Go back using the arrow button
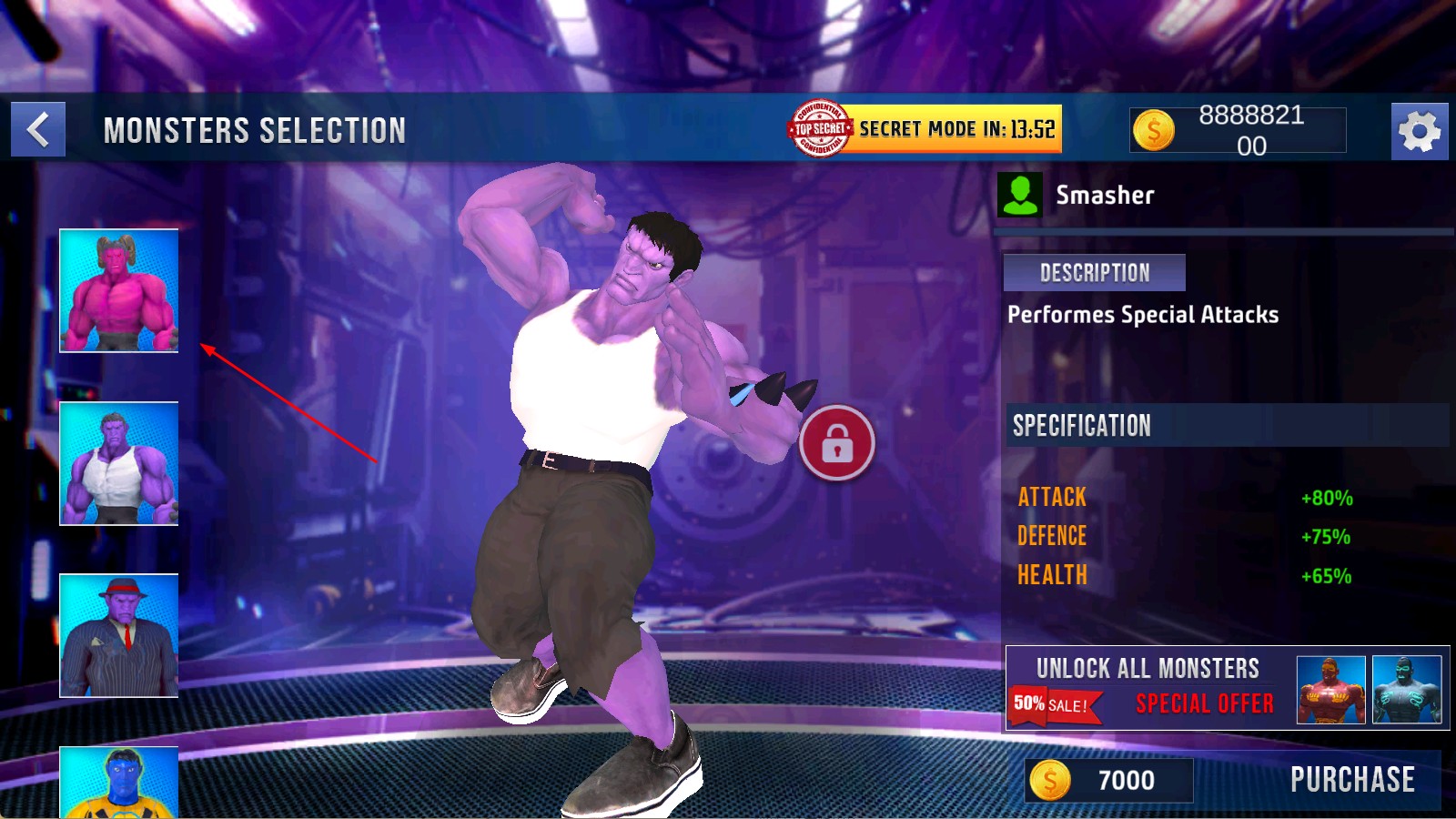 (38, 130)
